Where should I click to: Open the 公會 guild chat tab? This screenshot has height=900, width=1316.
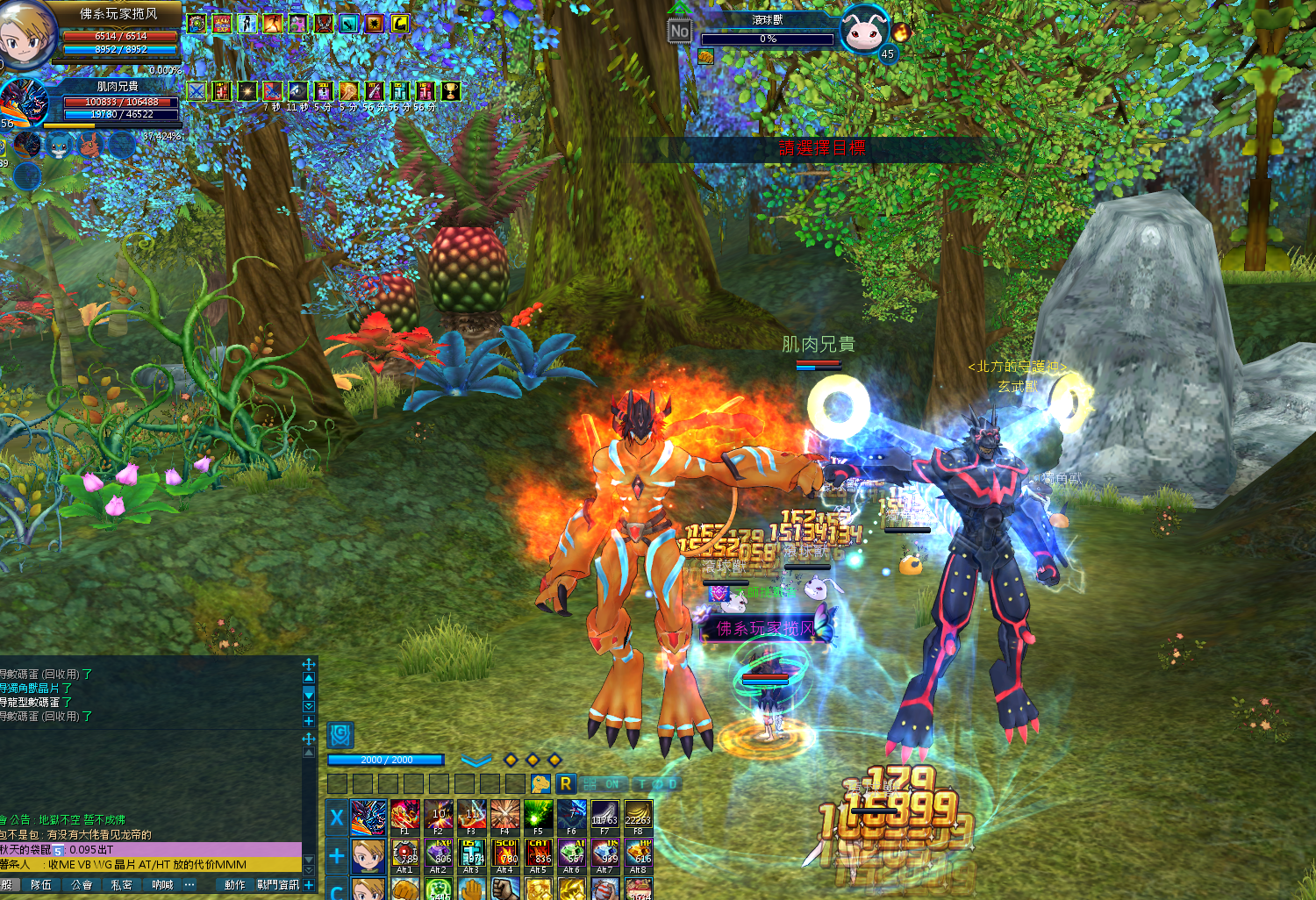point(82,885)
